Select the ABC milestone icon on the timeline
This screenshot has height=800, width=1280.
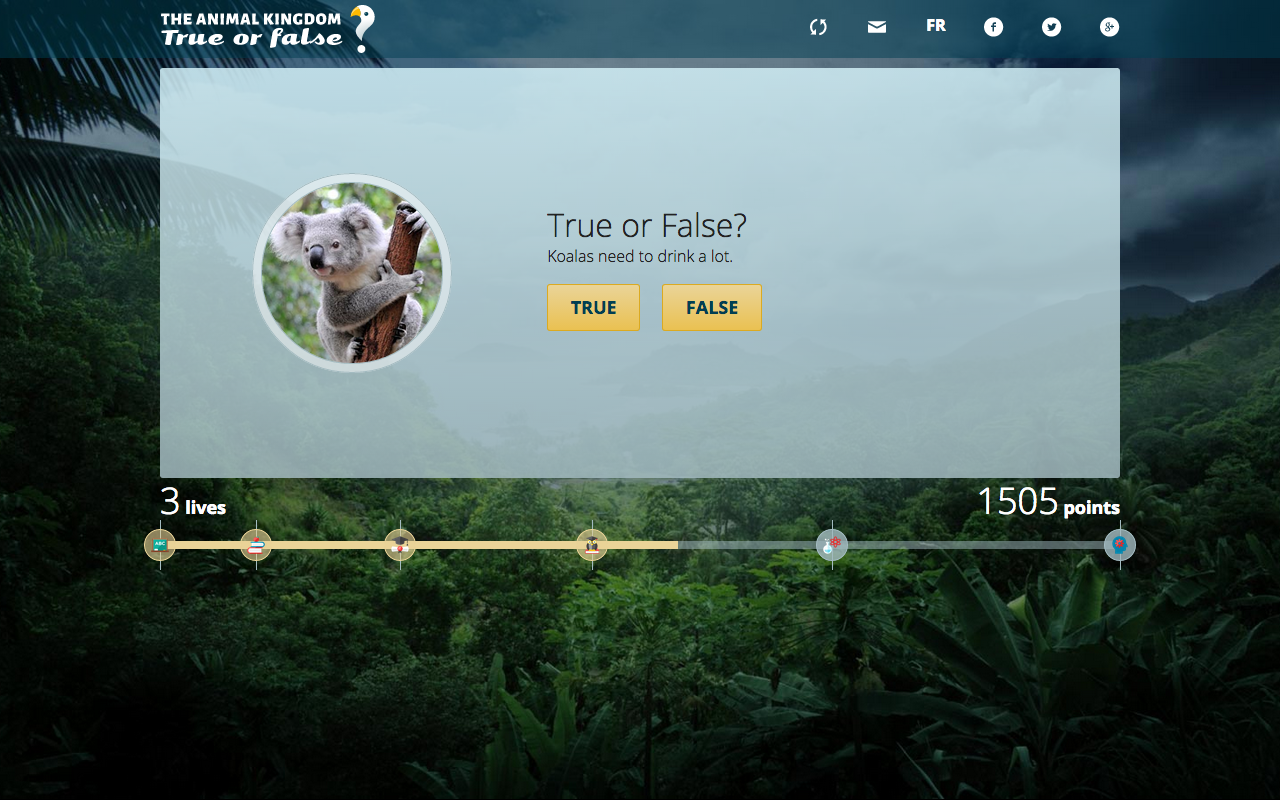pos(159,545)
